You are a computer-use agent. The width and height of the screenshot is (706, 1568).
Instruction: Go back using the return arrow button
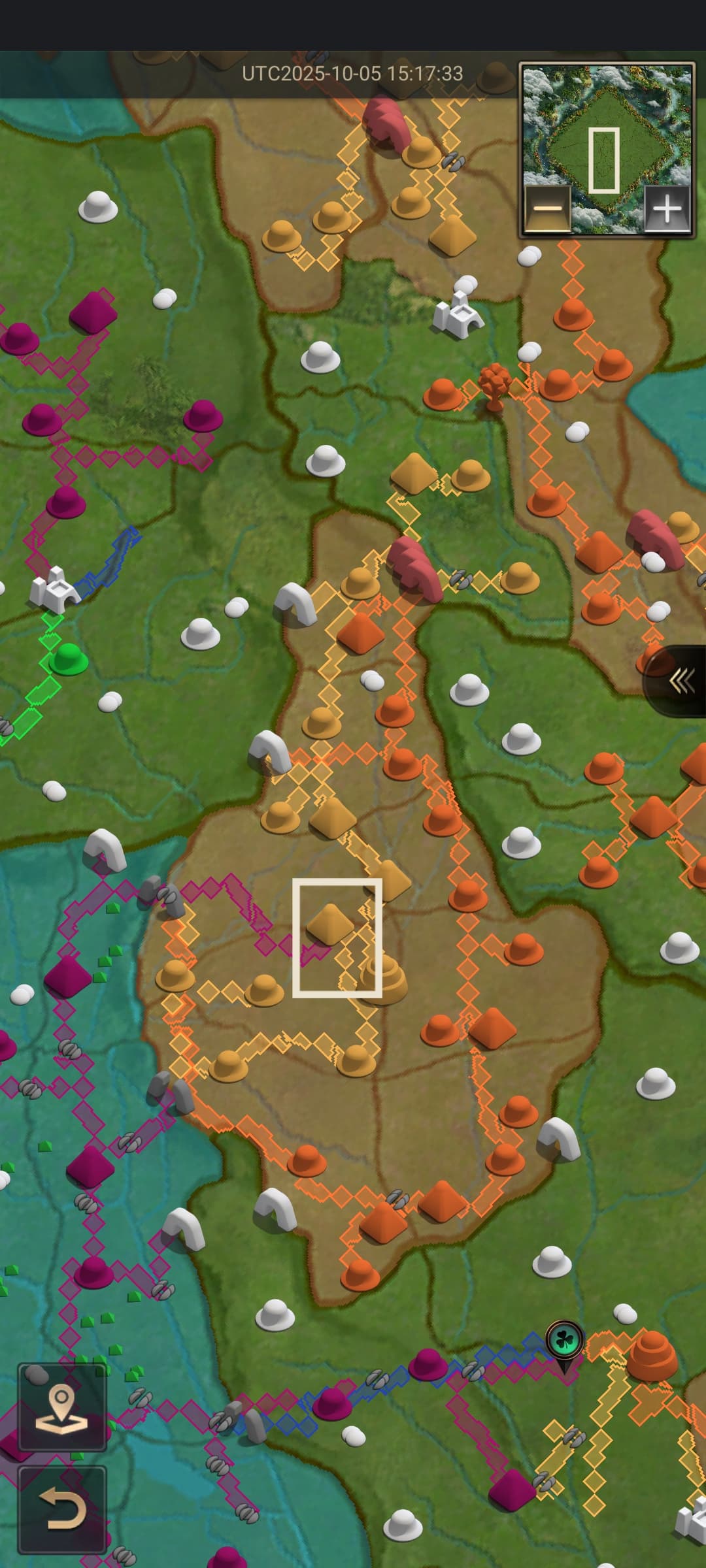[x=61, y=1510]
